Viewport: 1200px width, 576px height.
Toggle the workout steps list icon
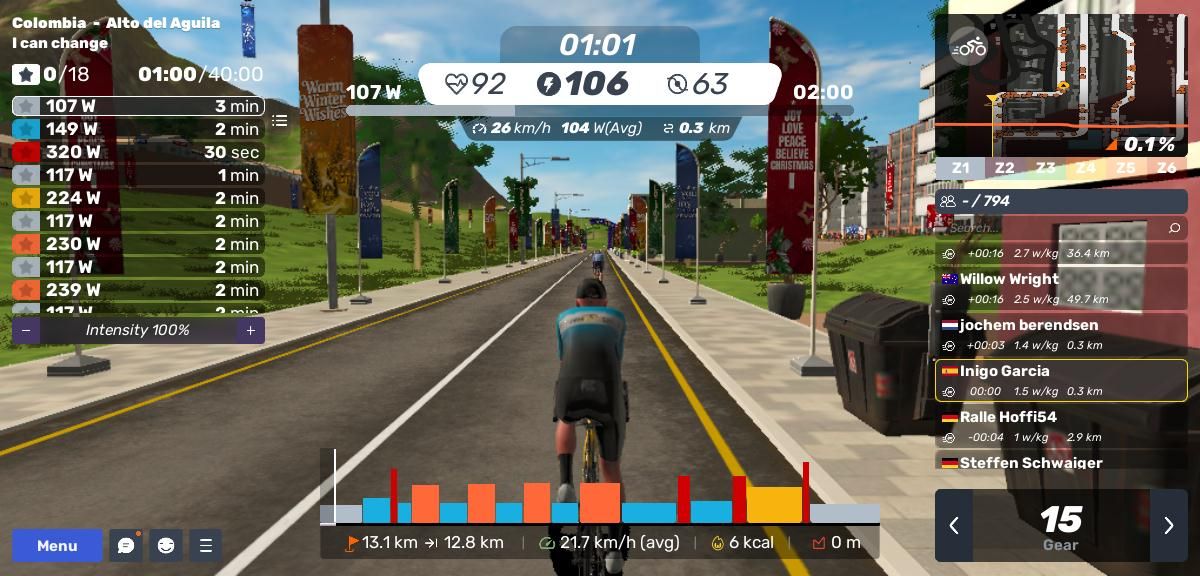point(280,120)
